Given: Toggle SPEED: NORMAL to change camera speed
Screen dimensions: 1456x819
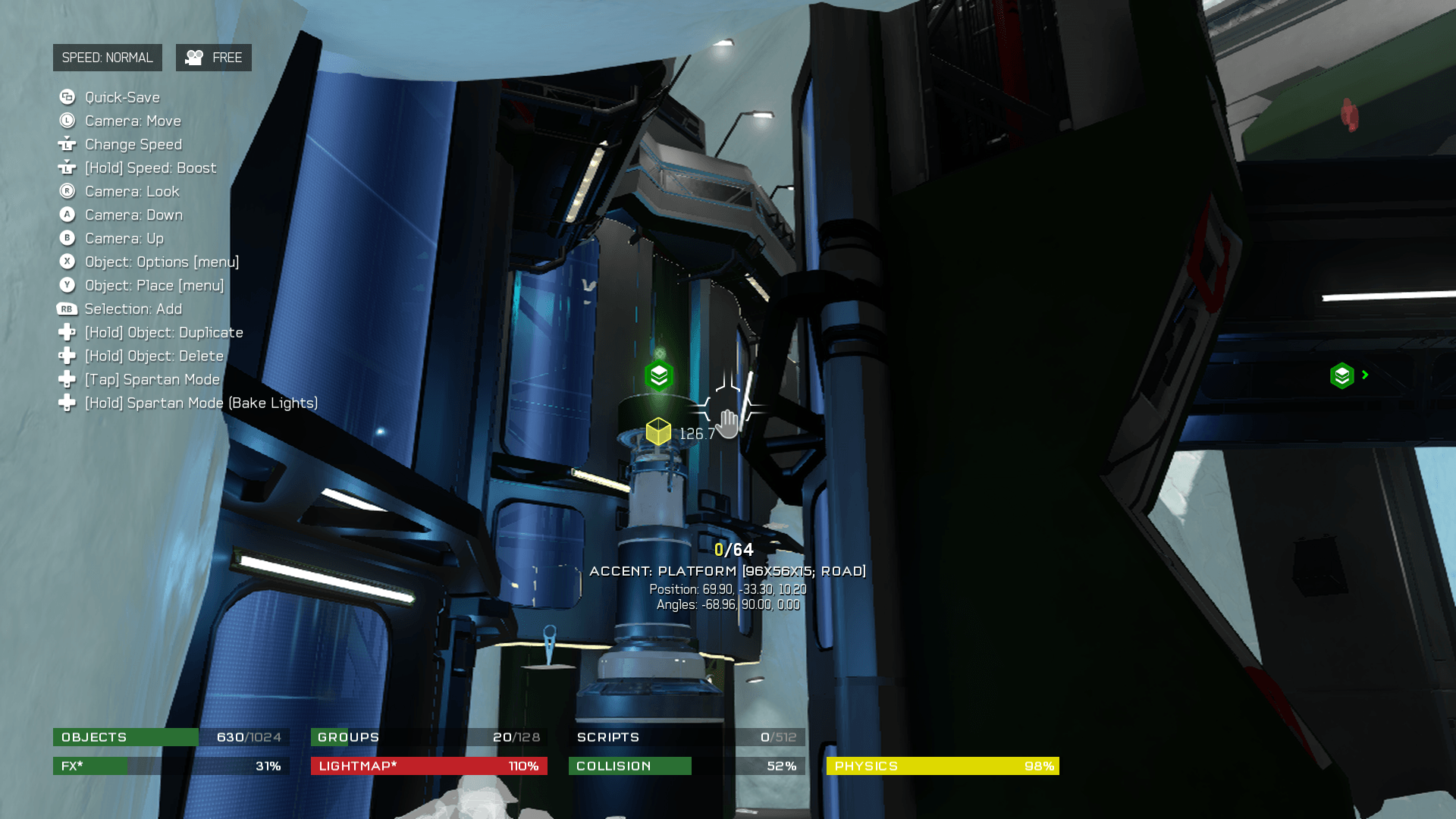Looking at the screenshot, I should tap(108, 57).
